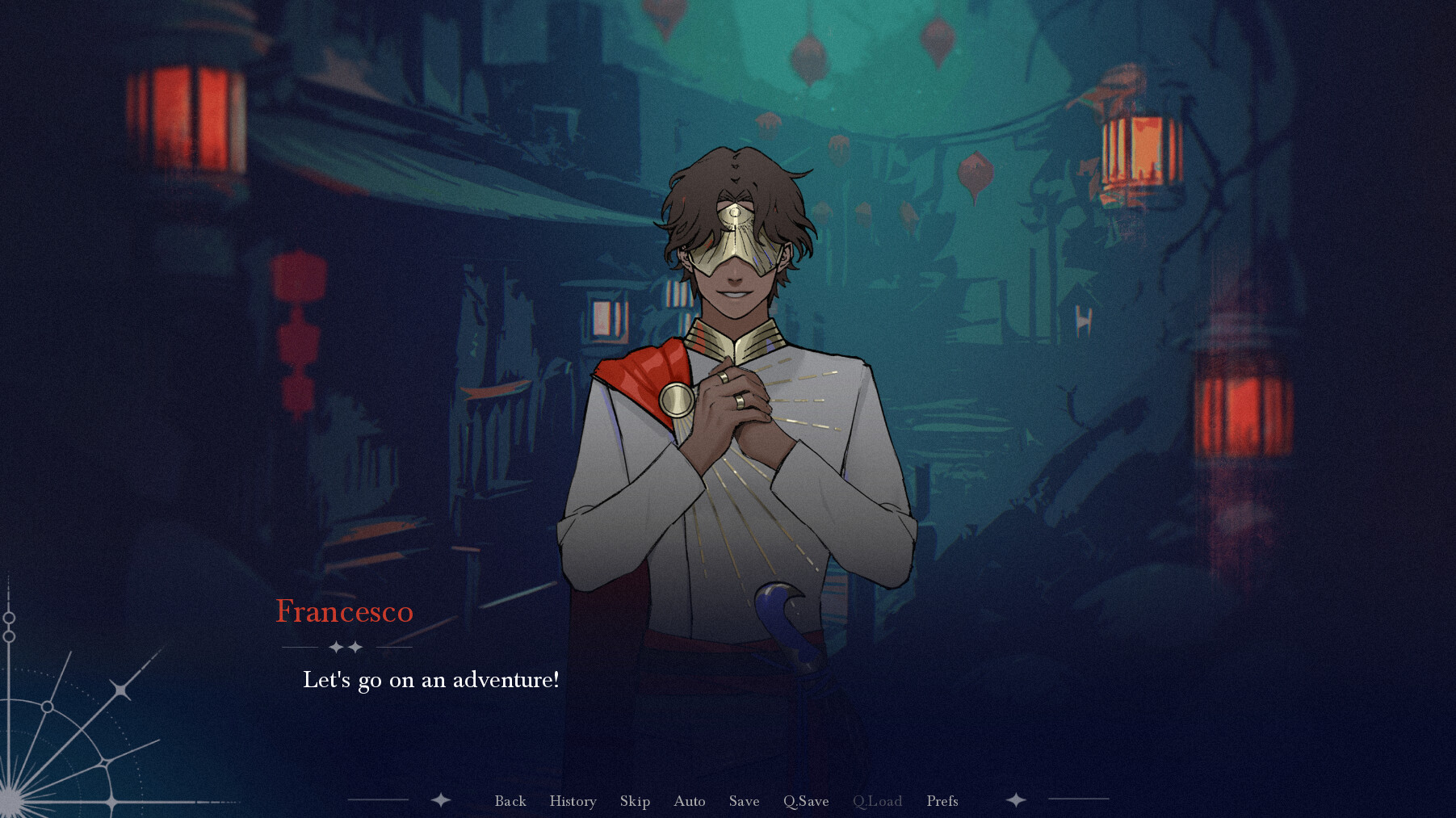Toggle Auto mode for dialogue playback

tap(689, 800)
